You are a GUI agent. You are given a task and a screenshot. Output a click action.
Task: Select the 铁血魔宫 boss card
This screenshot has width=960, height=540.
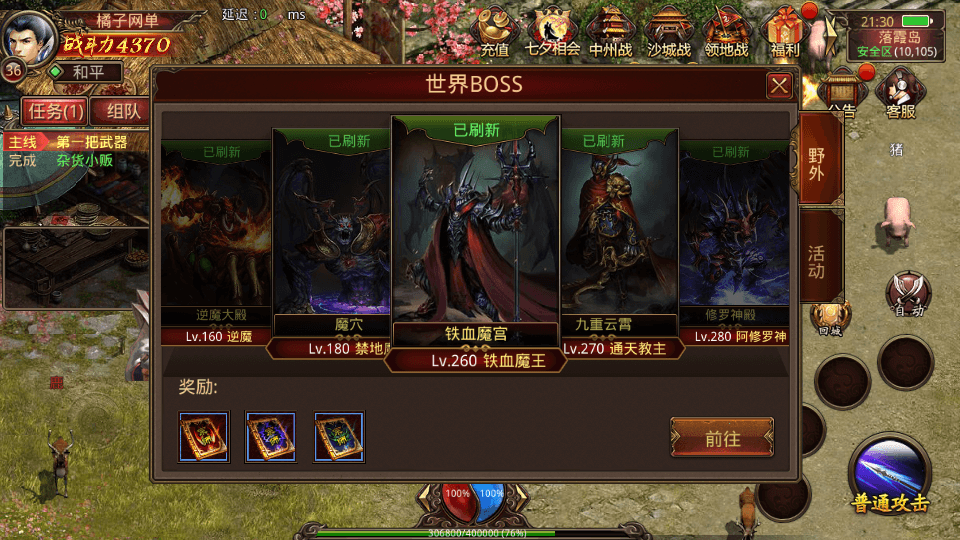click(475, 240)
